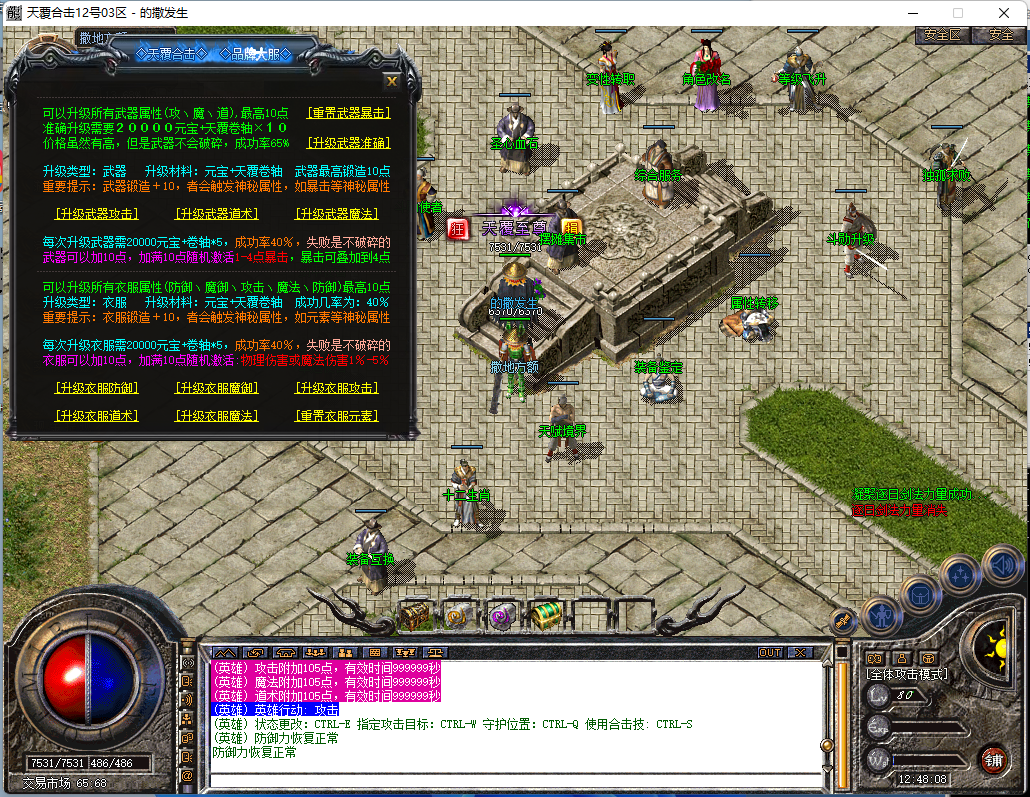Choose 升级衣服魔御 link

pos(217,388)
